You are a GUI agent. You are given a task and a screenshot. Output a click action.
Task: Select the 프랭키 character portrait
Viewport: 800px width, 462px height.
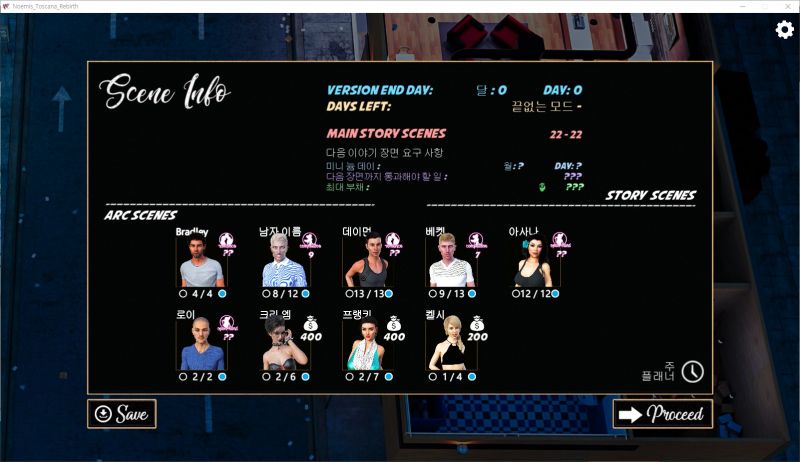click(x=366, y=346)
